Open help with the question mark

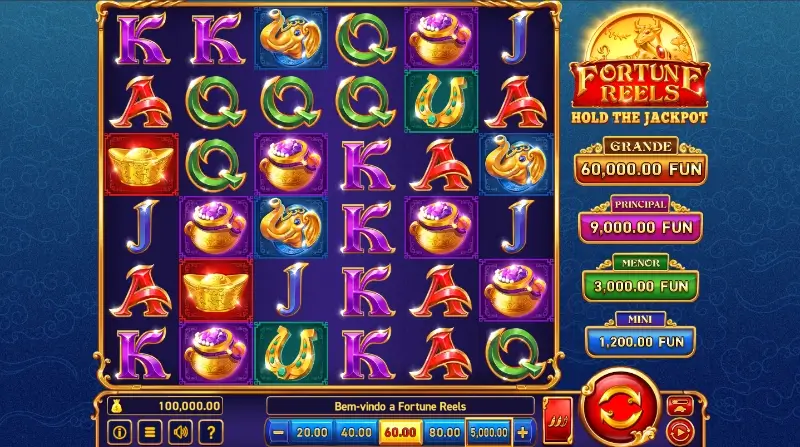coord(211,433)
